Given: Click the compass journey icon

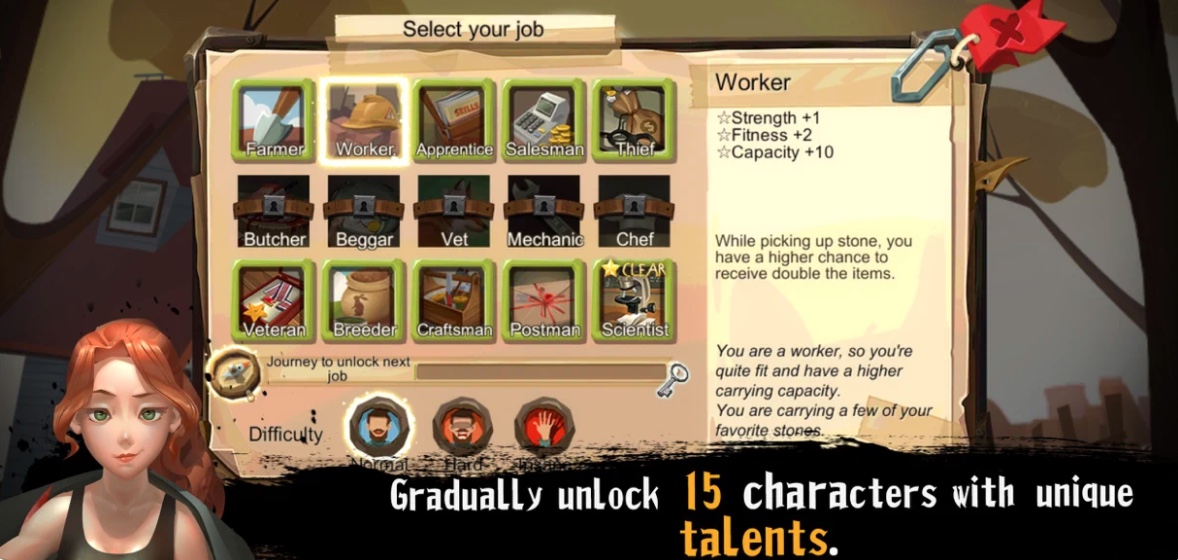Looking at the screenshot, I should coord(234,374).
